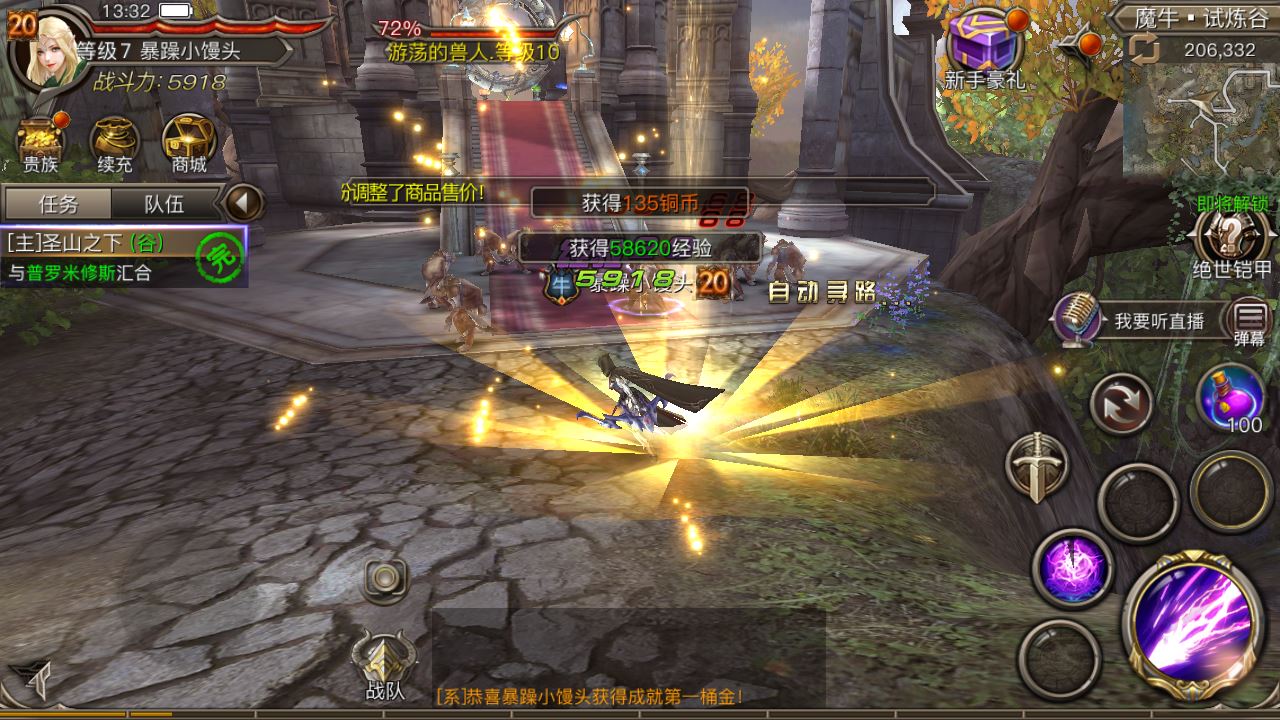This screenshot has width=1280, height=720.
Task: Tap the 我要听直播 microphone button
Action: point(1076,319)
